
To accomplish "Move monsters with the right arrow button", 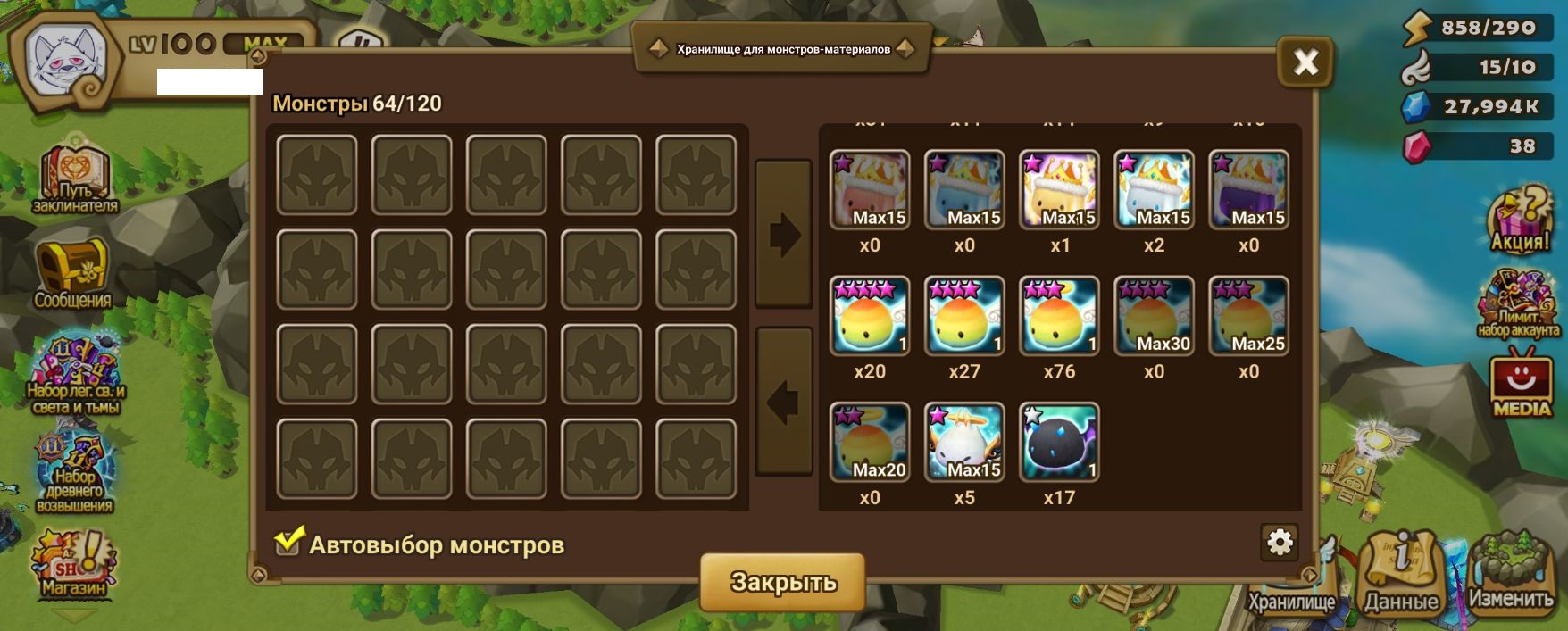I will click(x=783, y=235).
